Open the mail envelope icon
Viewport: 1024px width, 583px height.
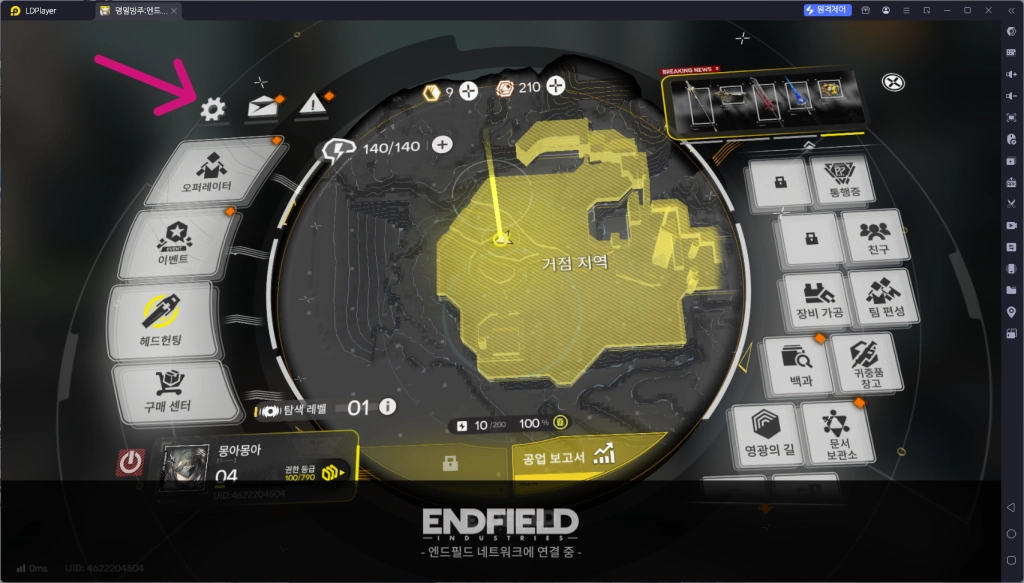coord(262,107)
